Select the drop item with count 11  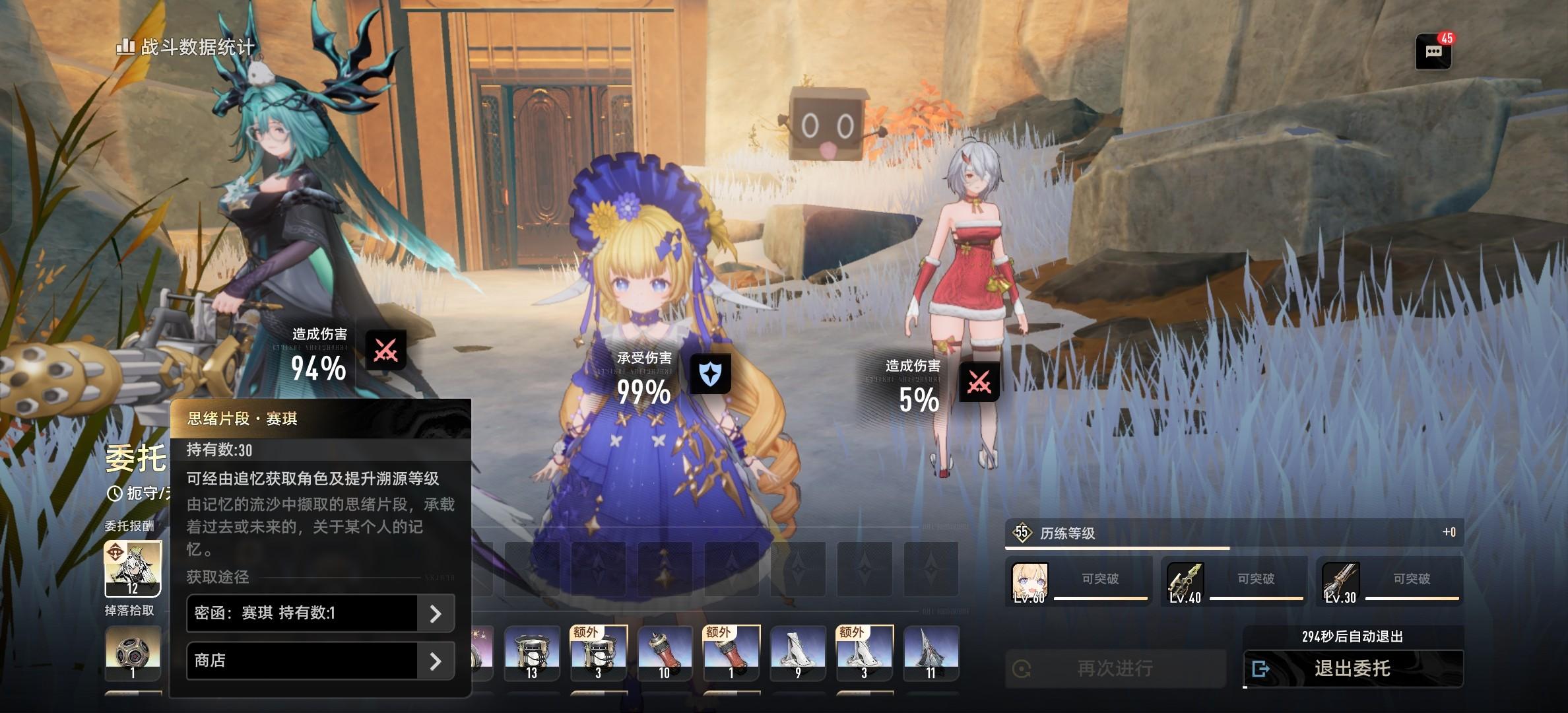[x=931, y=654]
